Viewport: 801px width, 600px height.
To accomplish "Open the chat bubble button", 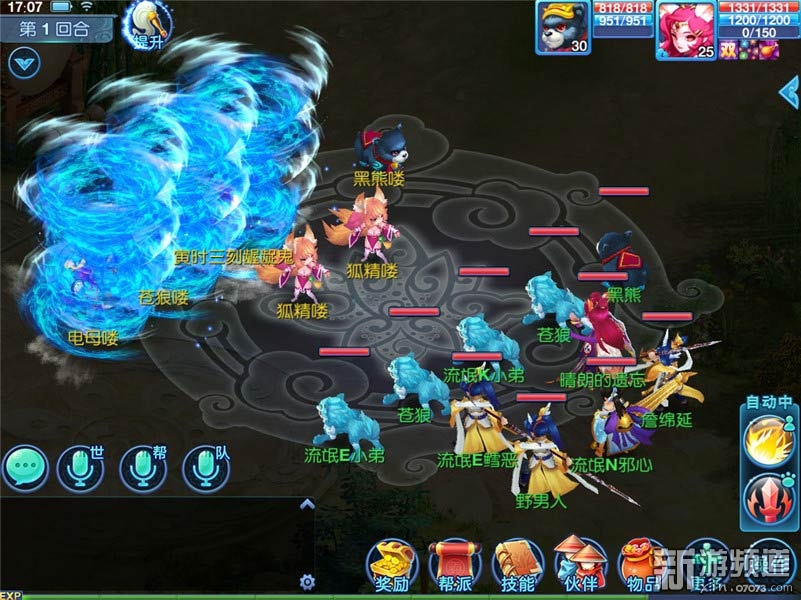I will coord(25,467).
